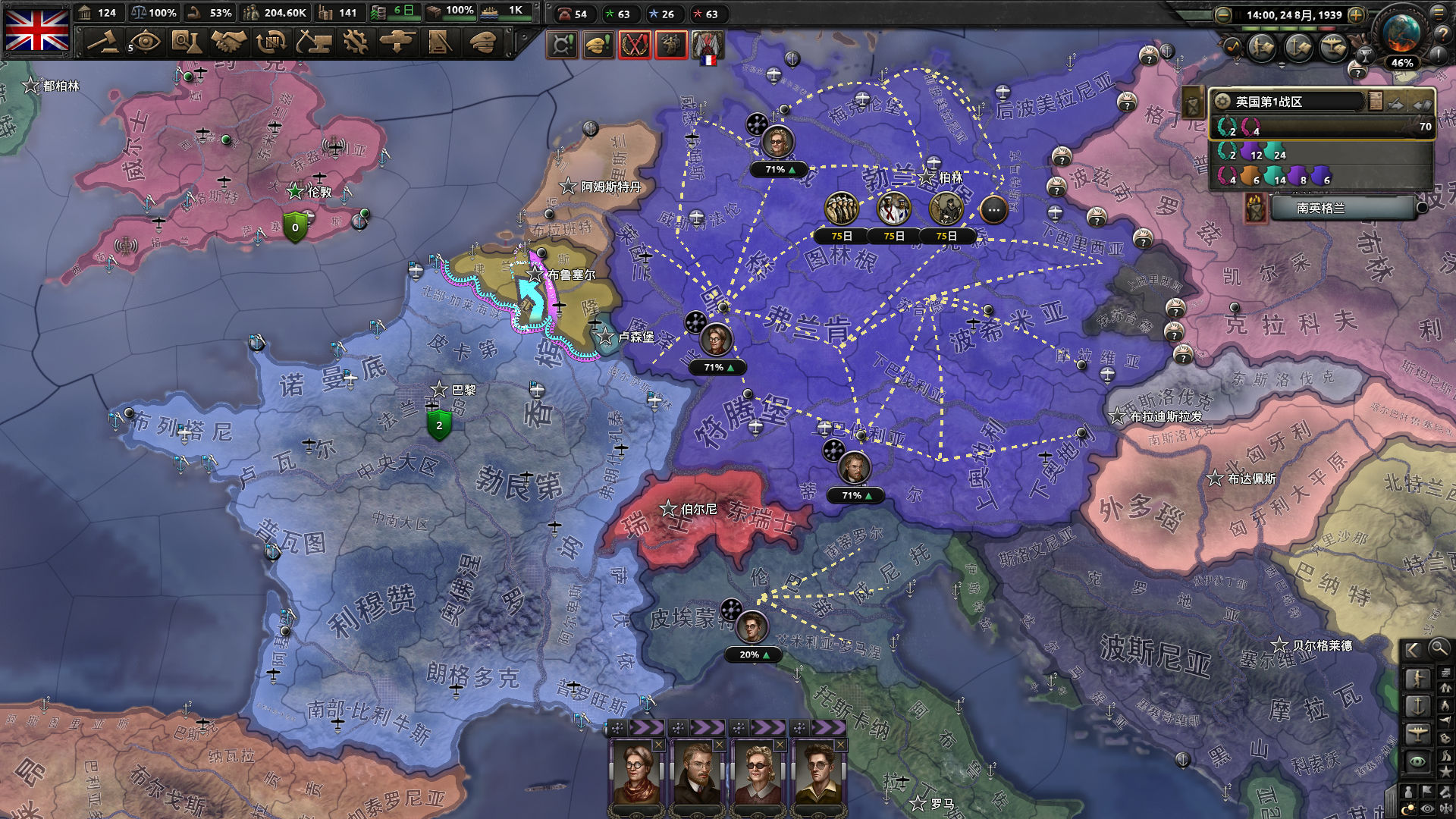Open the map search magnifier
Screen dimensions: 1456x819
tap(1439, 648)
